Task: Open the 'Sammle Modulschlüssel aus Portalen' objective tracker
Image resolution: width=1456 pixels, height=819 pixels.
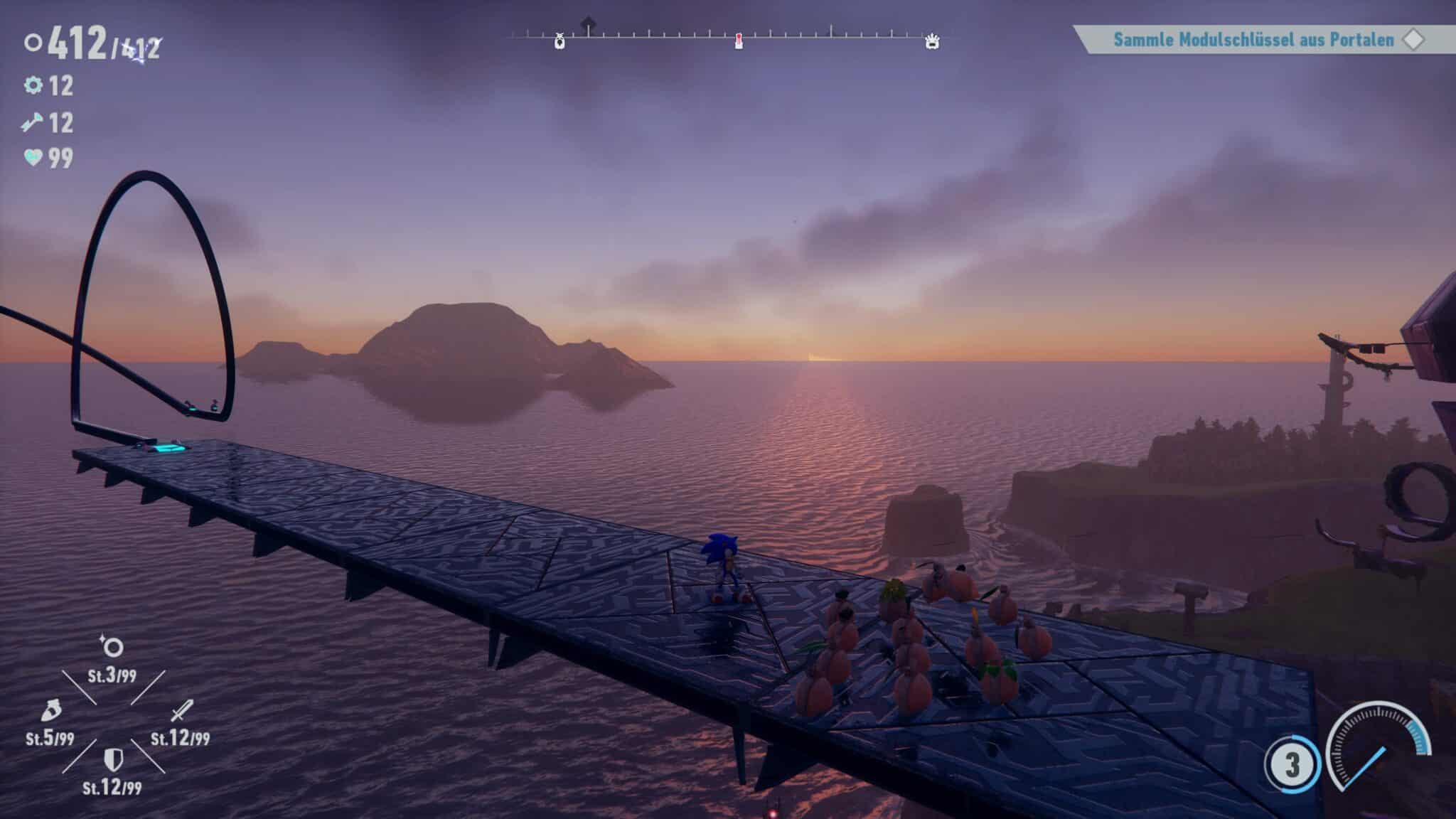Action: 1253,40
